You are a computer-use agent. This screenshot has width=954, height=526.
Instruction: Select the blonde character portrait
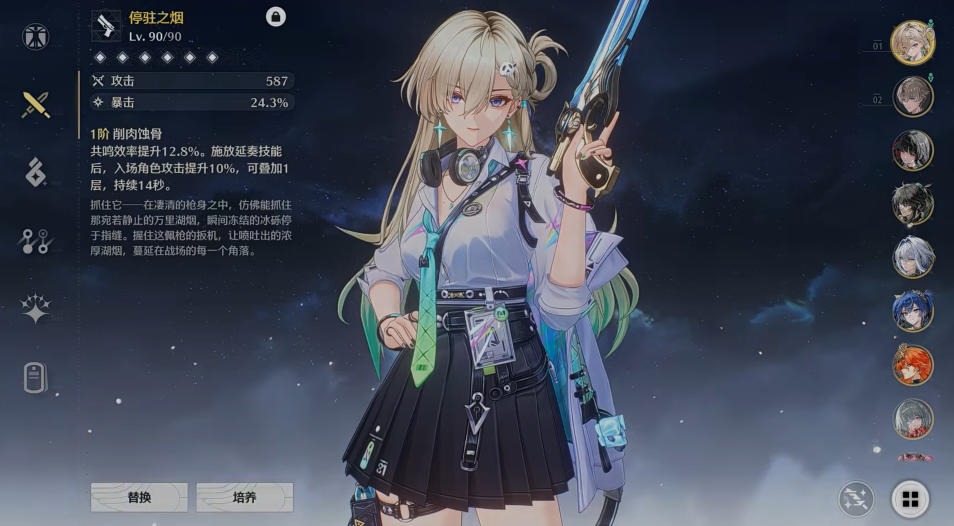912,43
